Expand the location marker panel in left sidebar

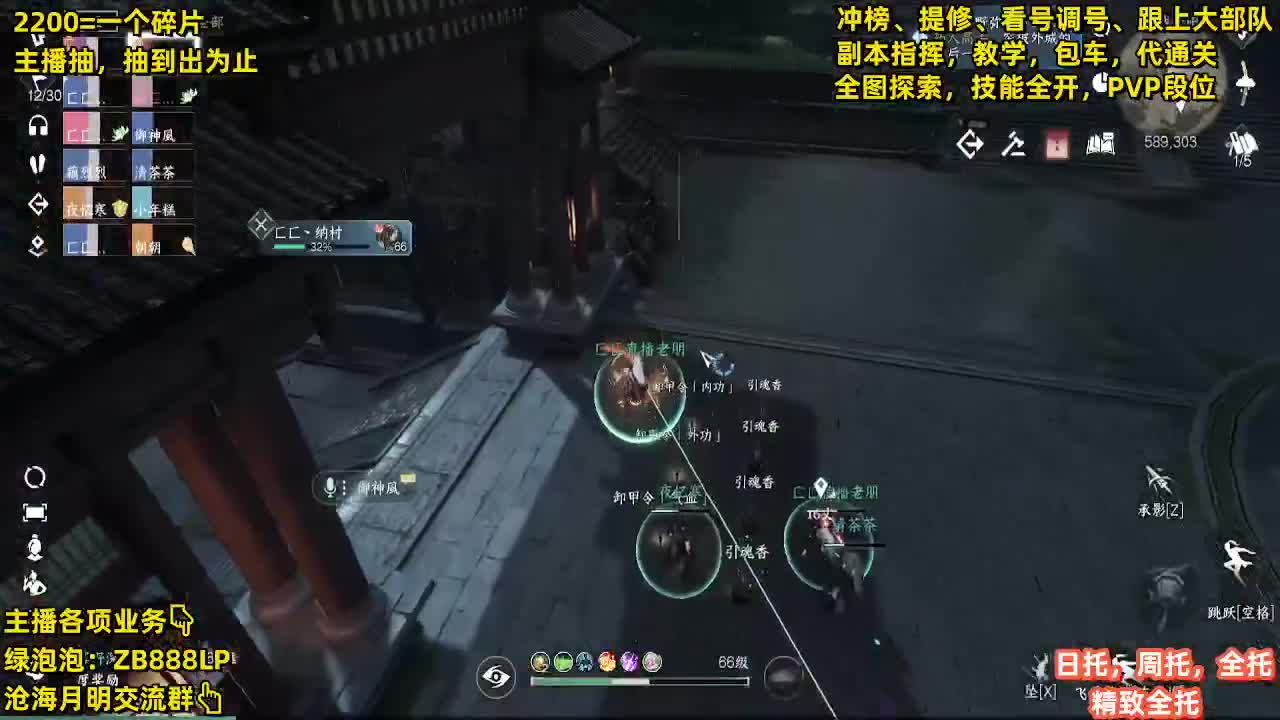click(x=37, y=244)
